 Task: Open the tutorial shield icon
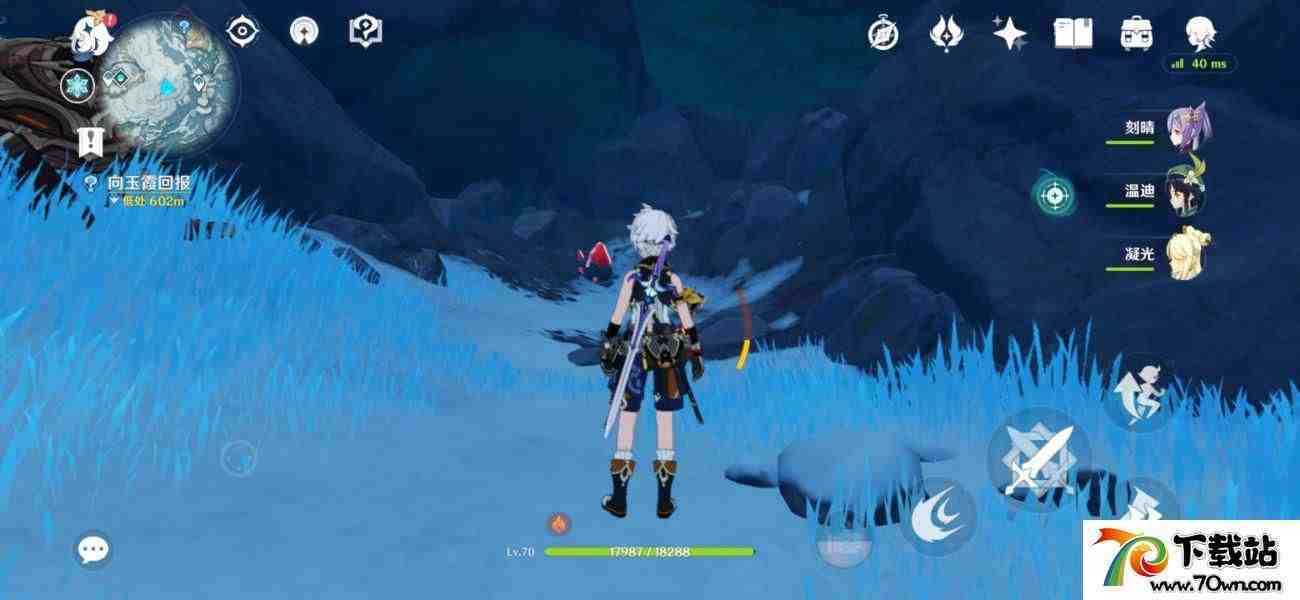[365, 32]
